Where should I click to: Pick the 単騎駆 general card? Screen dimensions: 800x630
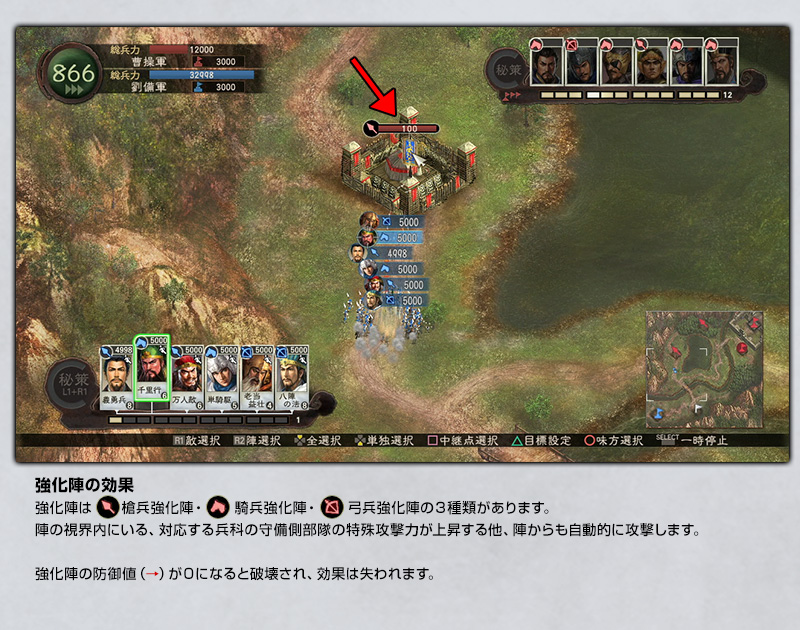[x=221, y=377]
